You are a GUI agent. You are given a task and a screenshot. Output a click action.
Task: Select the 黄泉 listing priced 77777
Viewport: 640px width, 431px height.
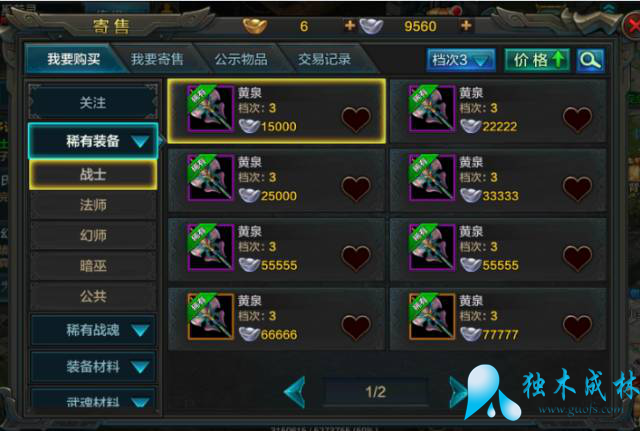pos(497,317)
